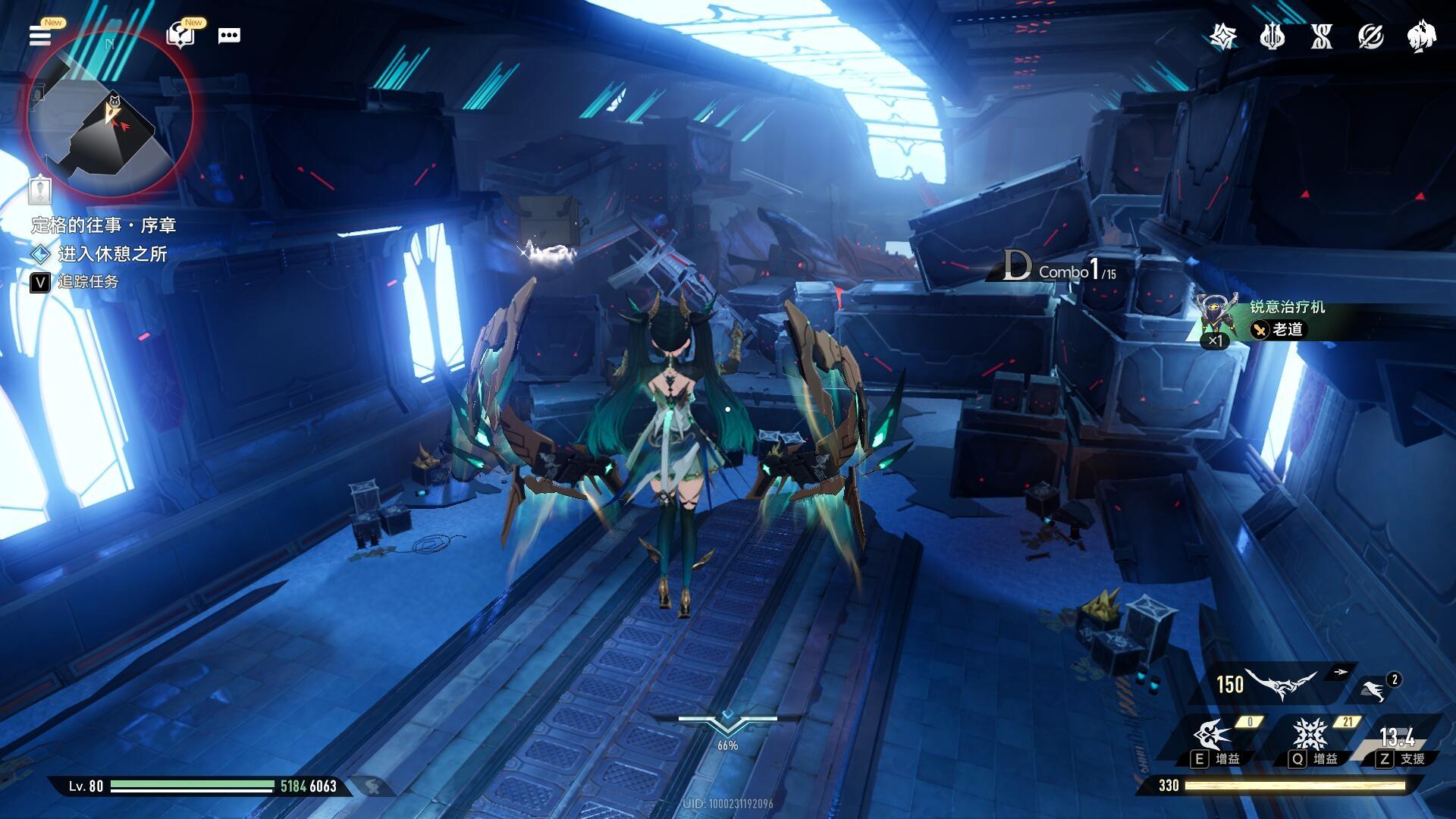Click the quest card icon below minimap
This screenshot has width=1456, height=819.
pos(39,189)
